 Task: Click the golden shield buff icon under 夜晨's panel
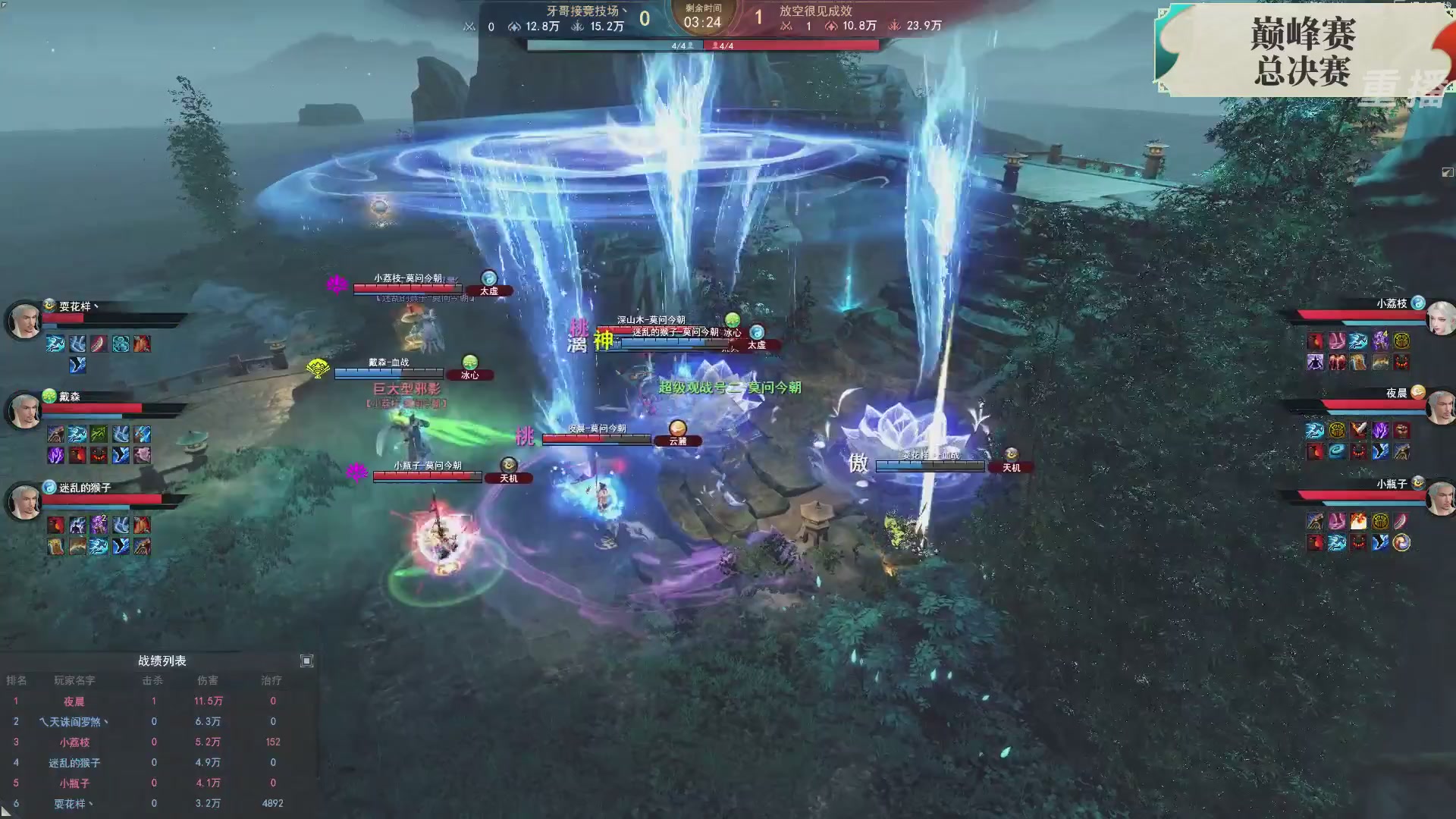point(1336,431)
